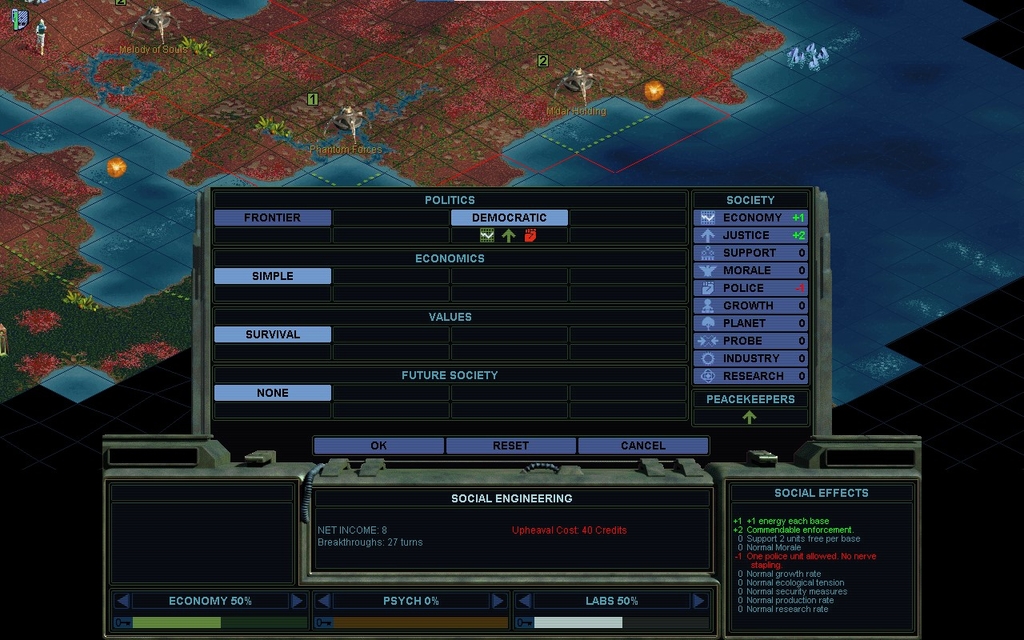
Task: Toggle the Labs slider lock icon
Action: [524, 622]
